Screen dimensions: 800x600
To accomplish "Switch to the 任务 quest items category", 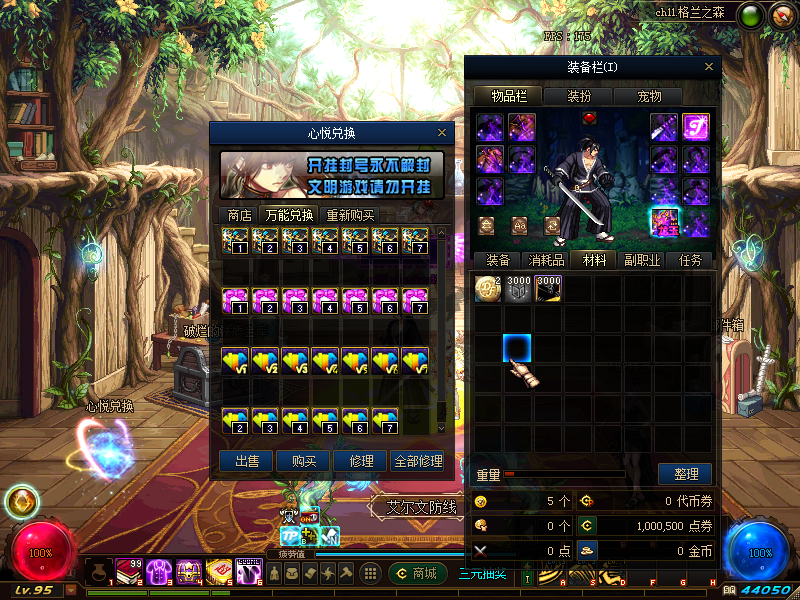I will [691, 260].
